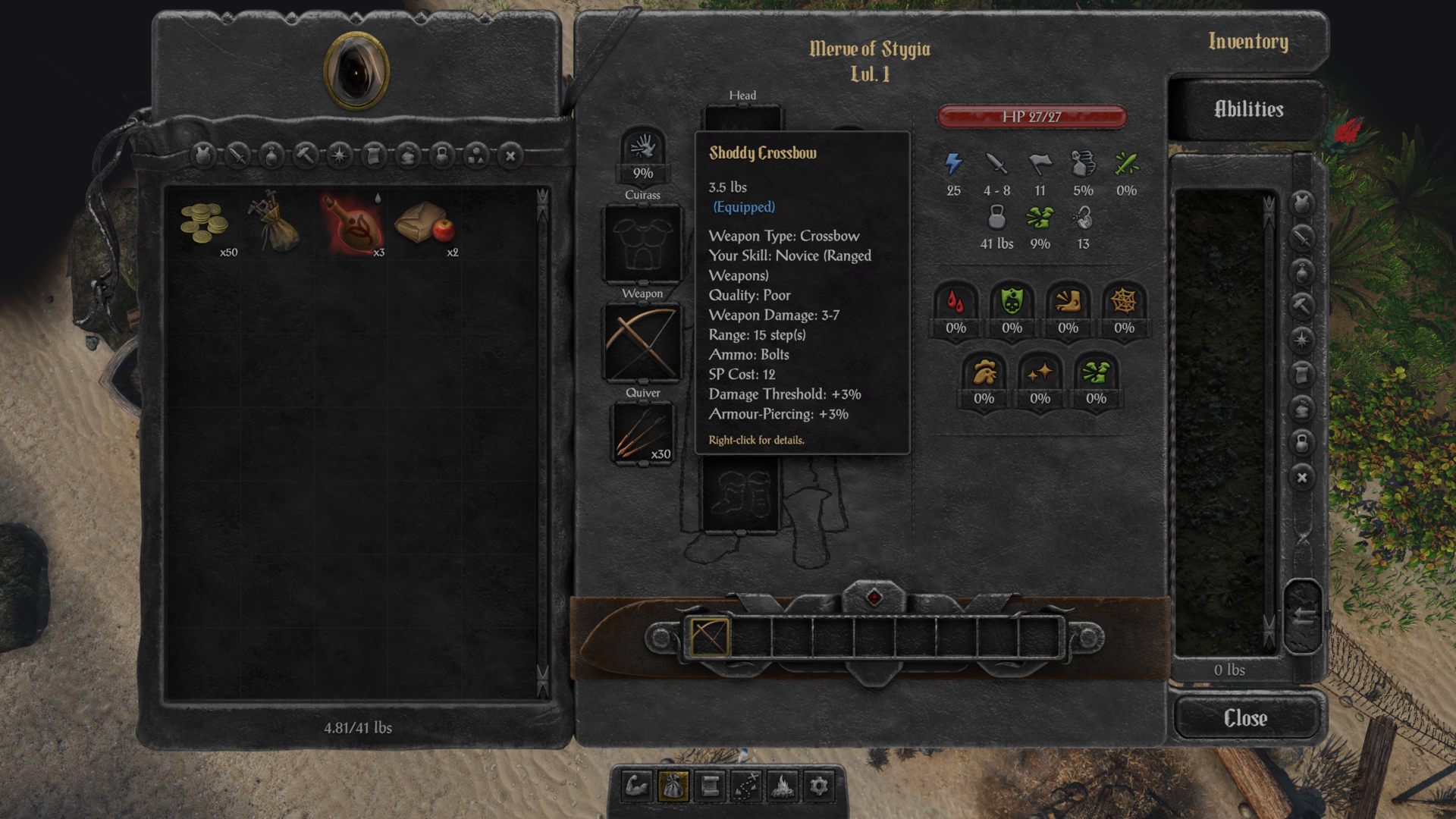Open settings with the gear icon

(x=819, y=786)
